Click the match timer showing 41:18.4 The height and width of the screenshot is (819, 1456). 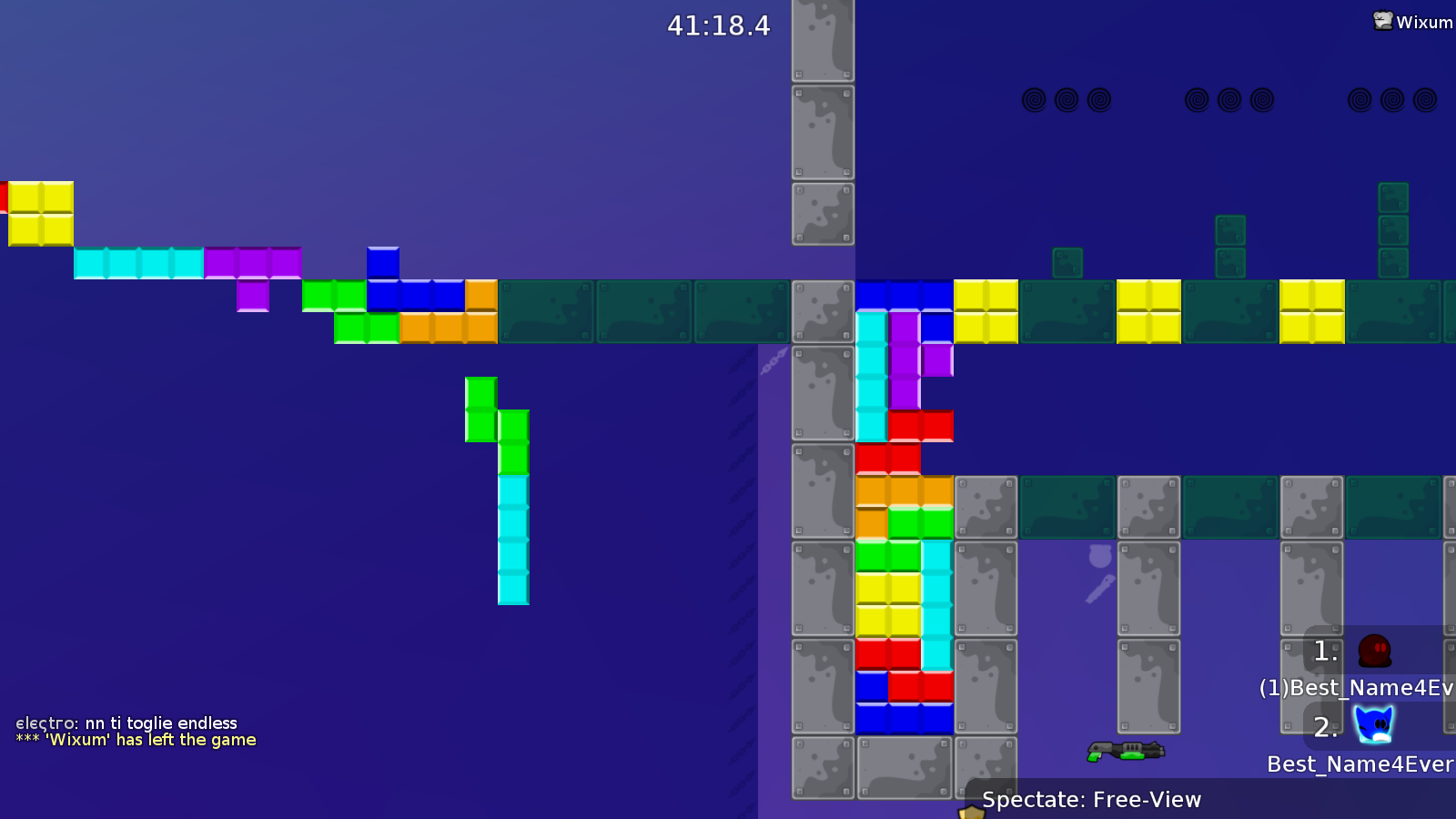pos(718,26)
